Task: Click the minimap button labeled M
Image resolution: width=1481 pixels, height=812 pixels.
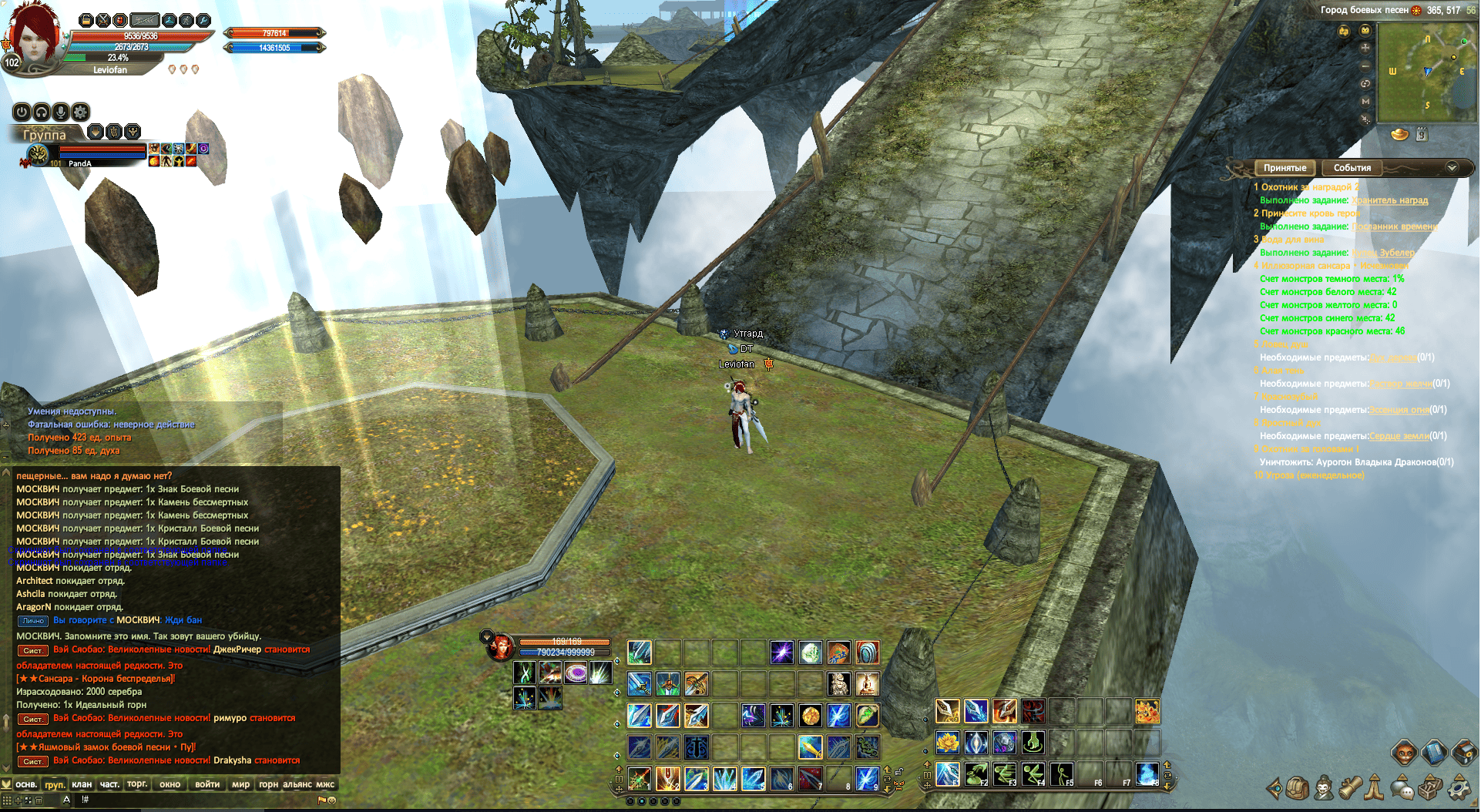Action: (1365, 101)
